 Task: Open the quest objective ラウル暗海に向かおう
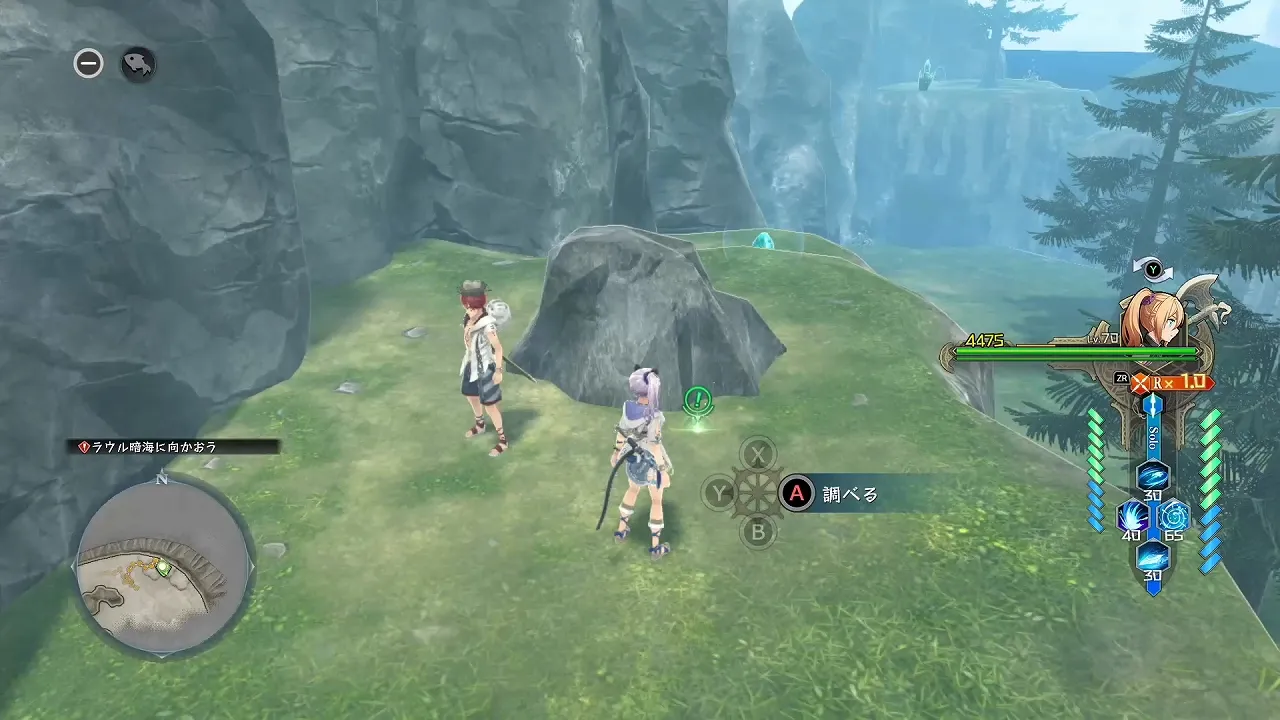pyautogui.click(x=176, y=447)
